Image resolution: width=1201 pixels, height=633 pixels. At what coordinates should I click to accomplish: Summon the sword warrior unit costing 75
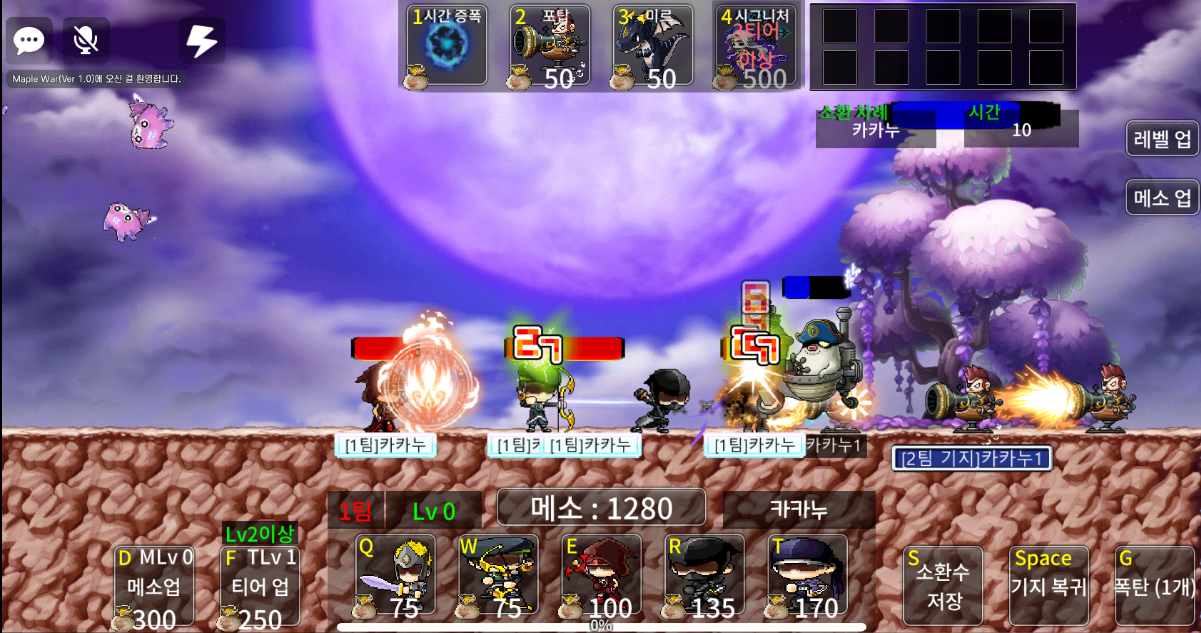(396, 575)
